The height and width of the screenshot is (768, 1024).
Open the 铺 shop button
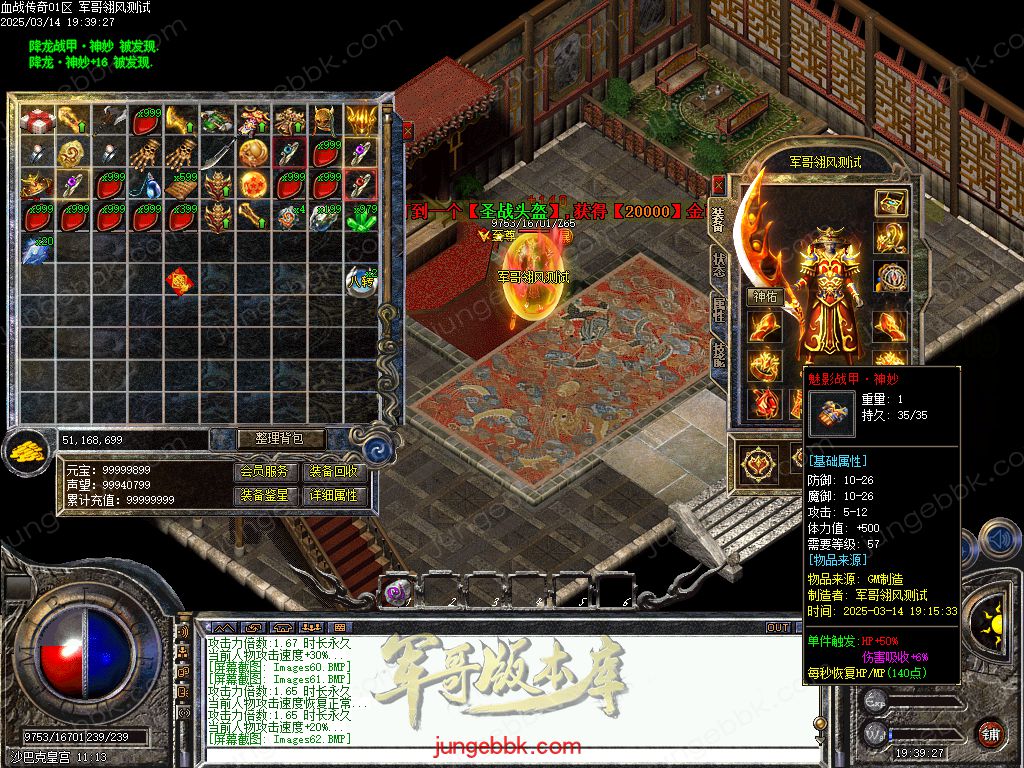coord(989,732)
